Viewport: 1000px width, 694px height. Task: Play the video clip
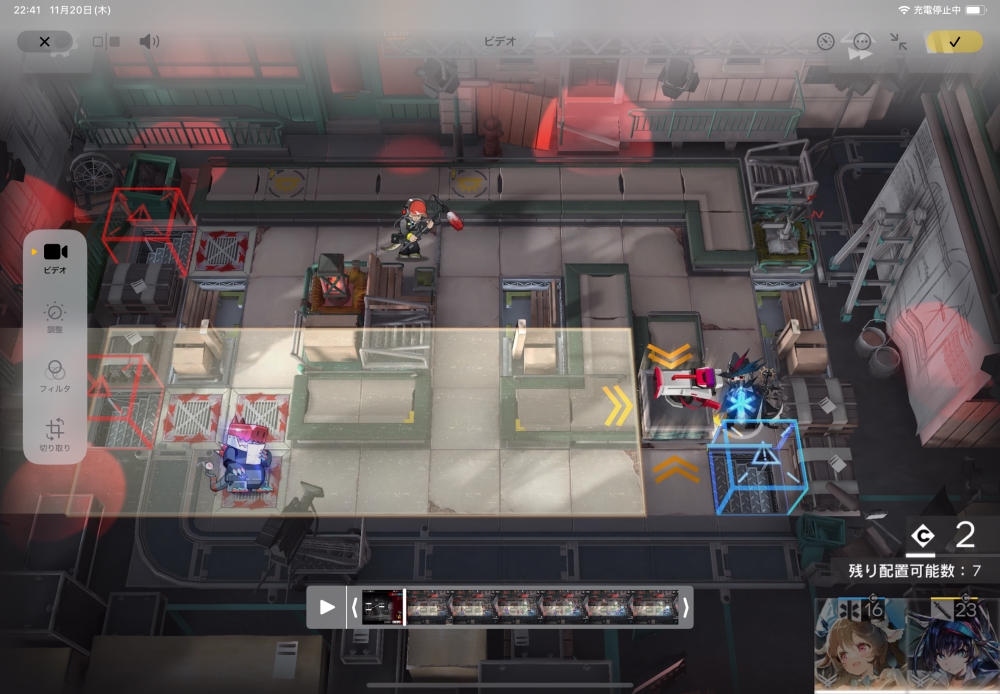pyautogui.click(x=327, y=607)
